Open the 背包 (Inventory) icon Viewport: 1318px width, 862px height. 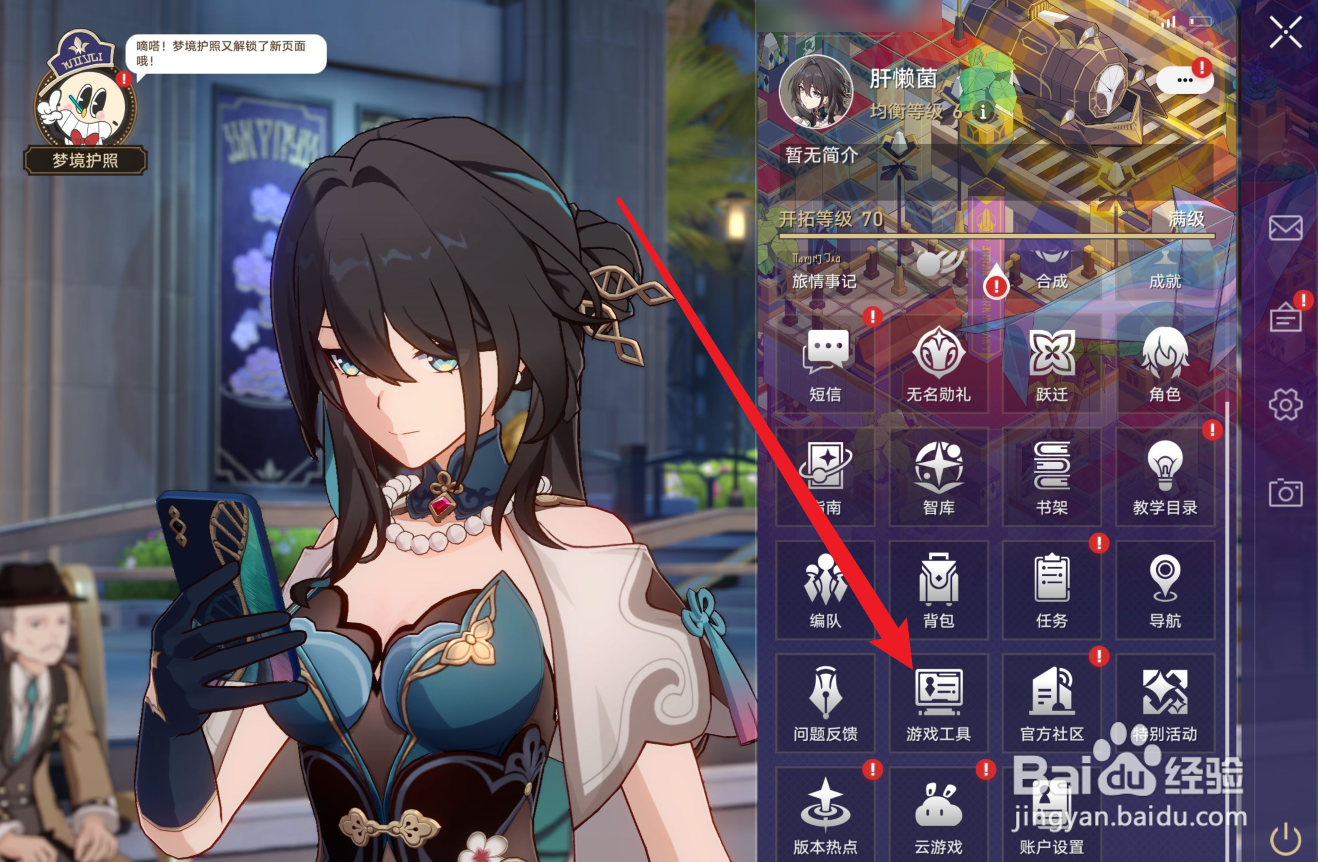point(938,590)
